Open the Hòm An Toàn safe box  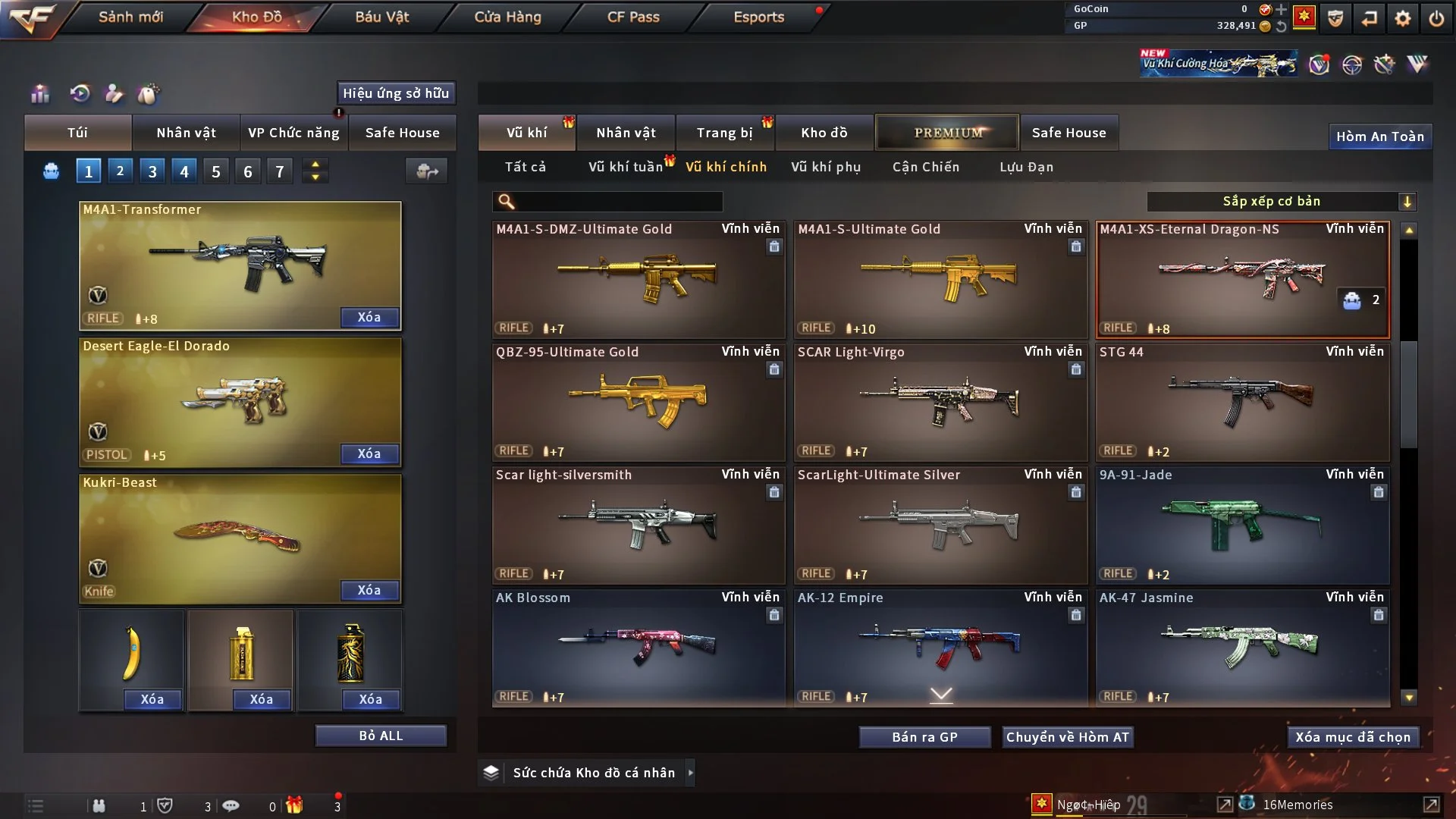point(1379,136)
